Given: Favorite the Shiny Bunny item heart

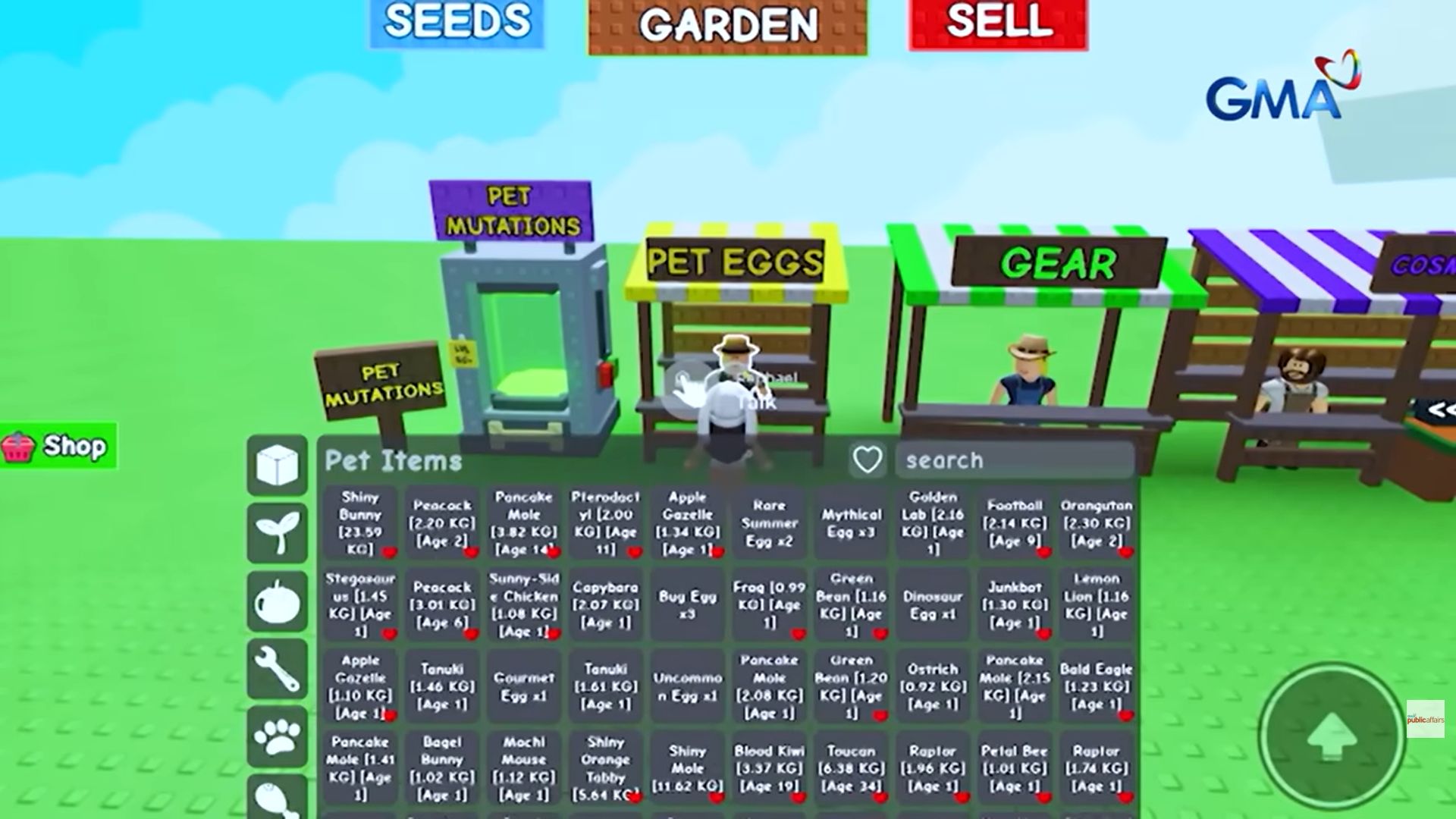Looking at the screenshot, I should tap(389, 553).
